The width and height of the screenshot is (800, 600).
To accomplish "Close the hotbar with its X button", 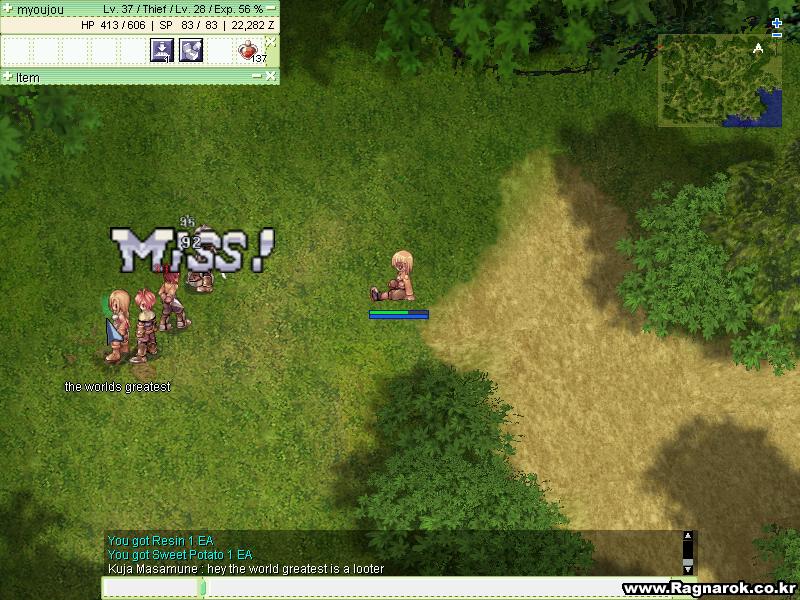I will [269, 41].
